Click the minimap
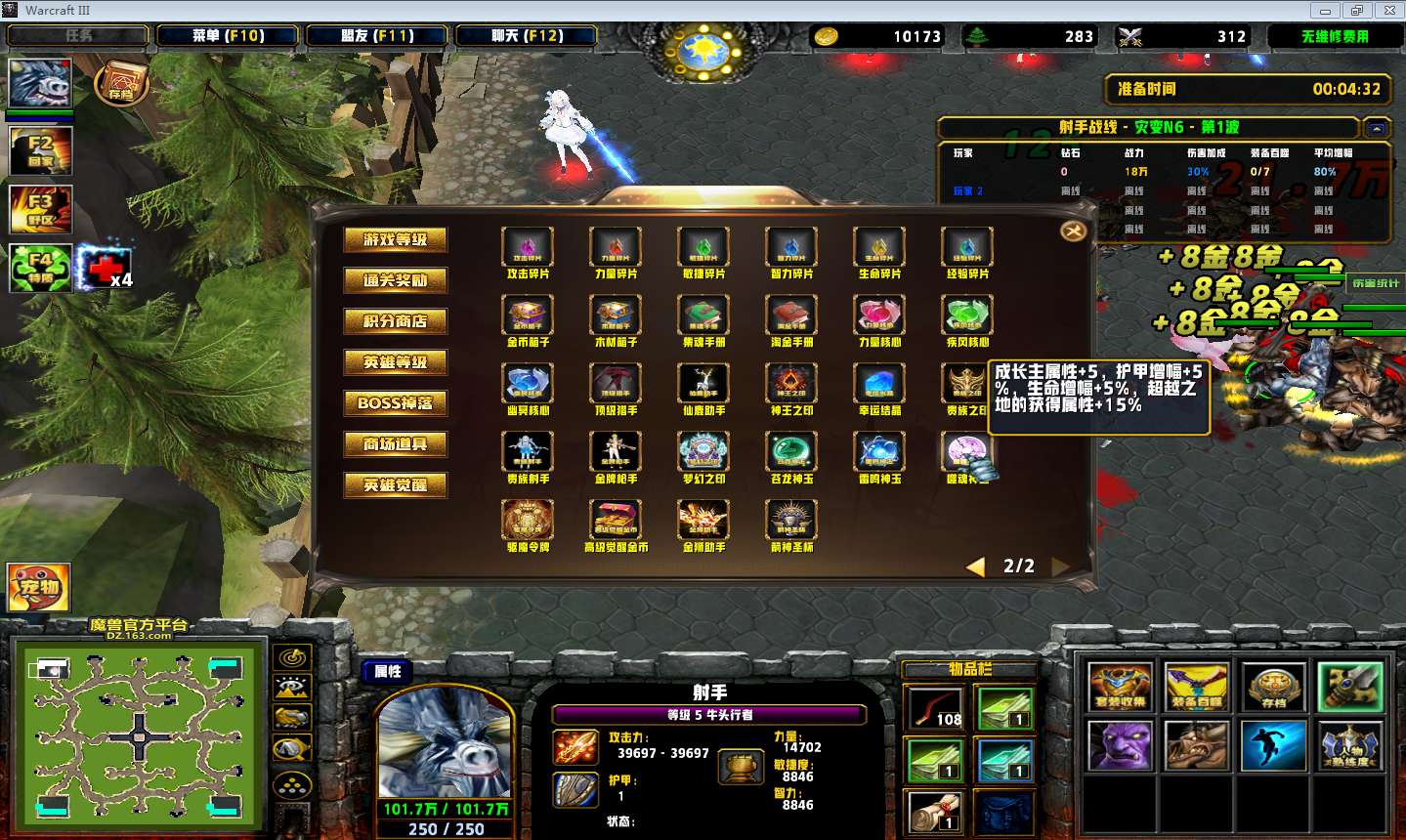The width and height of the screenshot is (1406, 840). pos(140,735)
